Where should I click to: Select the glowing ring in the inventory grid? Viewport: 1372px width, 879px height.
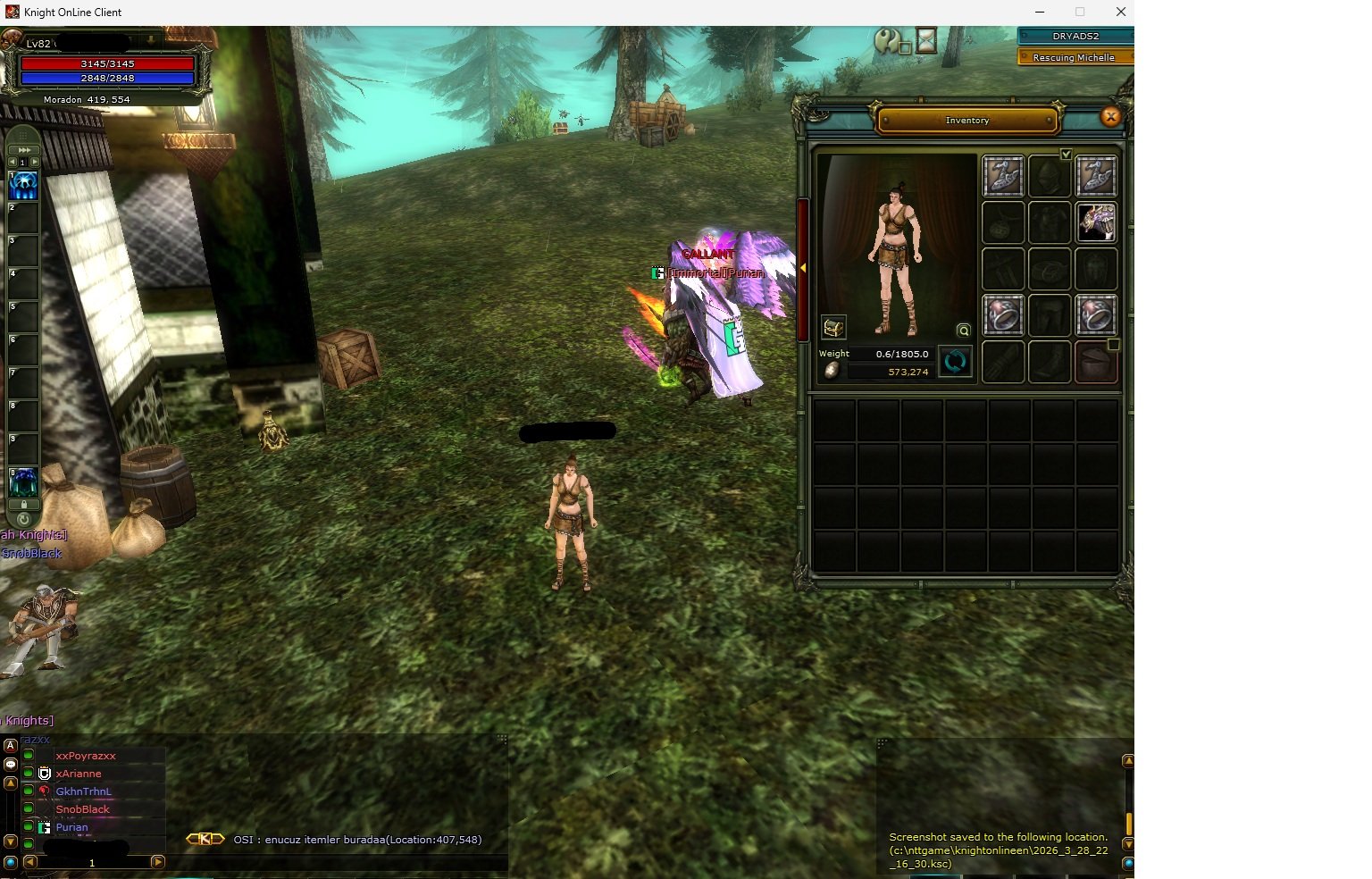tap(1003, 315)
